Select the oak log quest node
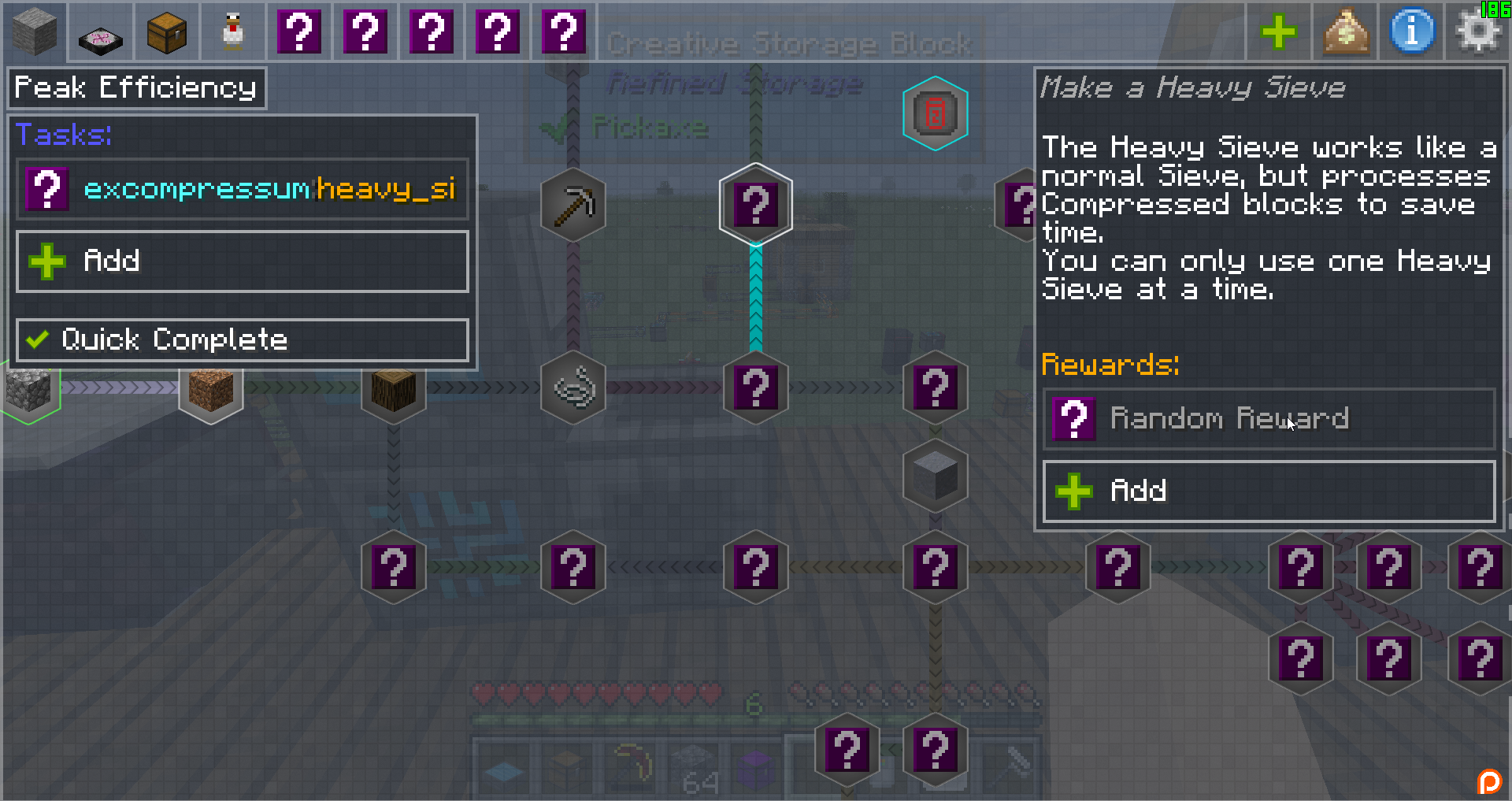 tap(394, 388)
